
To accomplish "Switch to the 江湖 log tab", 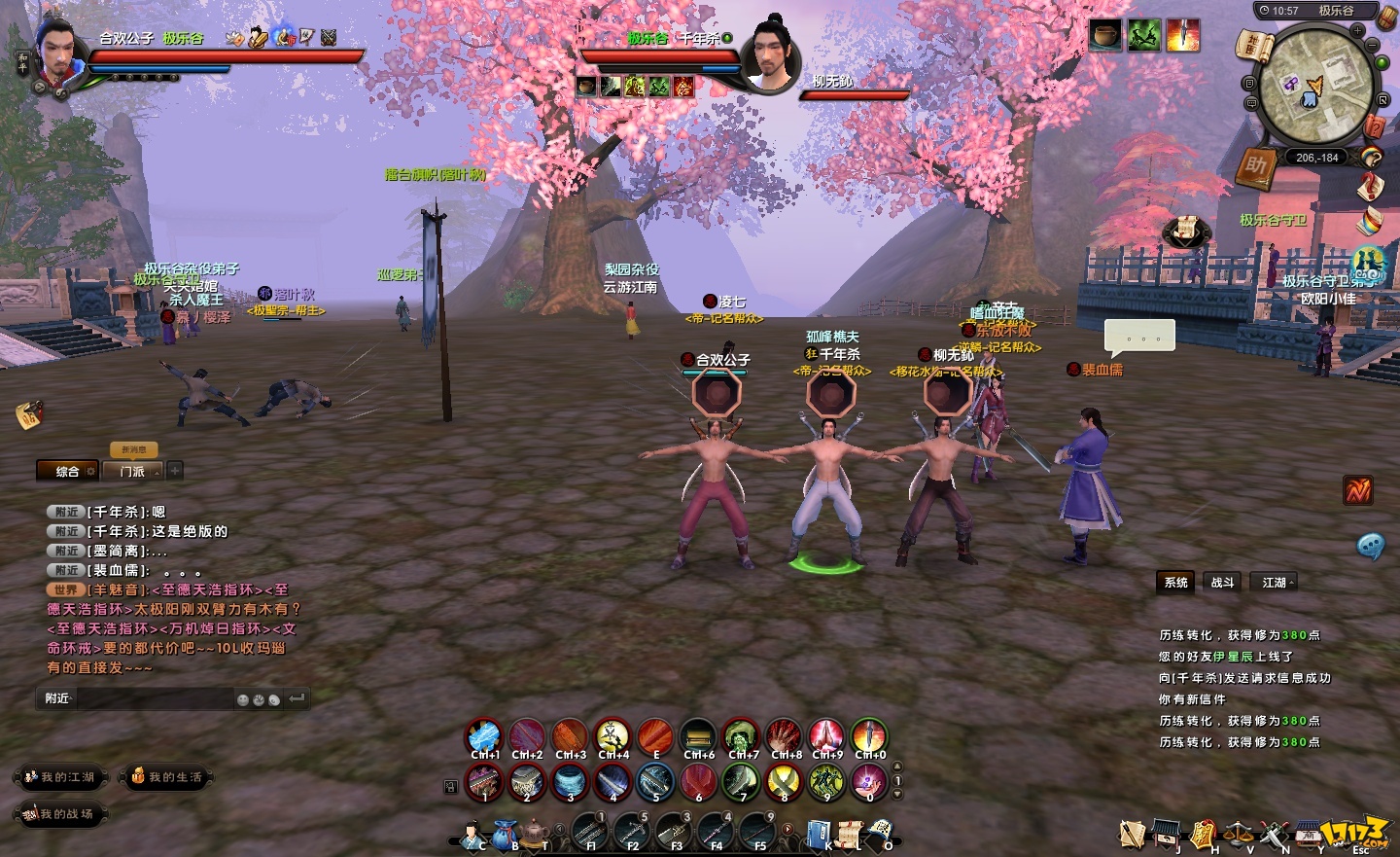I will tap(1275, 583).
